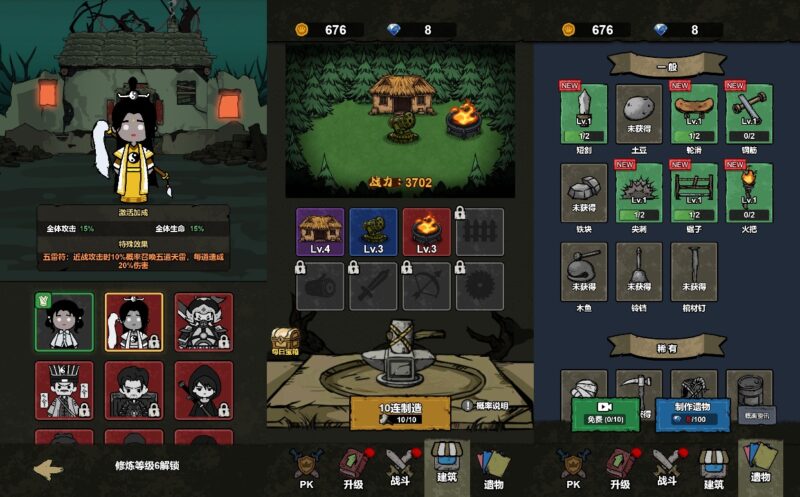800x497 pixels.
Task: Open the Lv.4 thatched hut building slot
Action: pos(320,232)
